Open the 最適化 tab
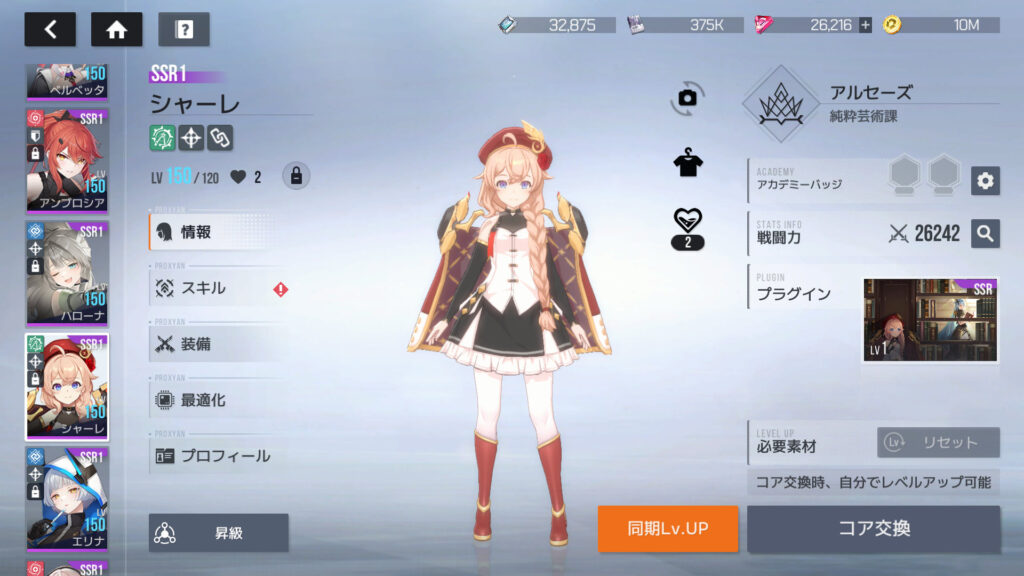Screen dimensions: 1024x576 click(218, 400)
